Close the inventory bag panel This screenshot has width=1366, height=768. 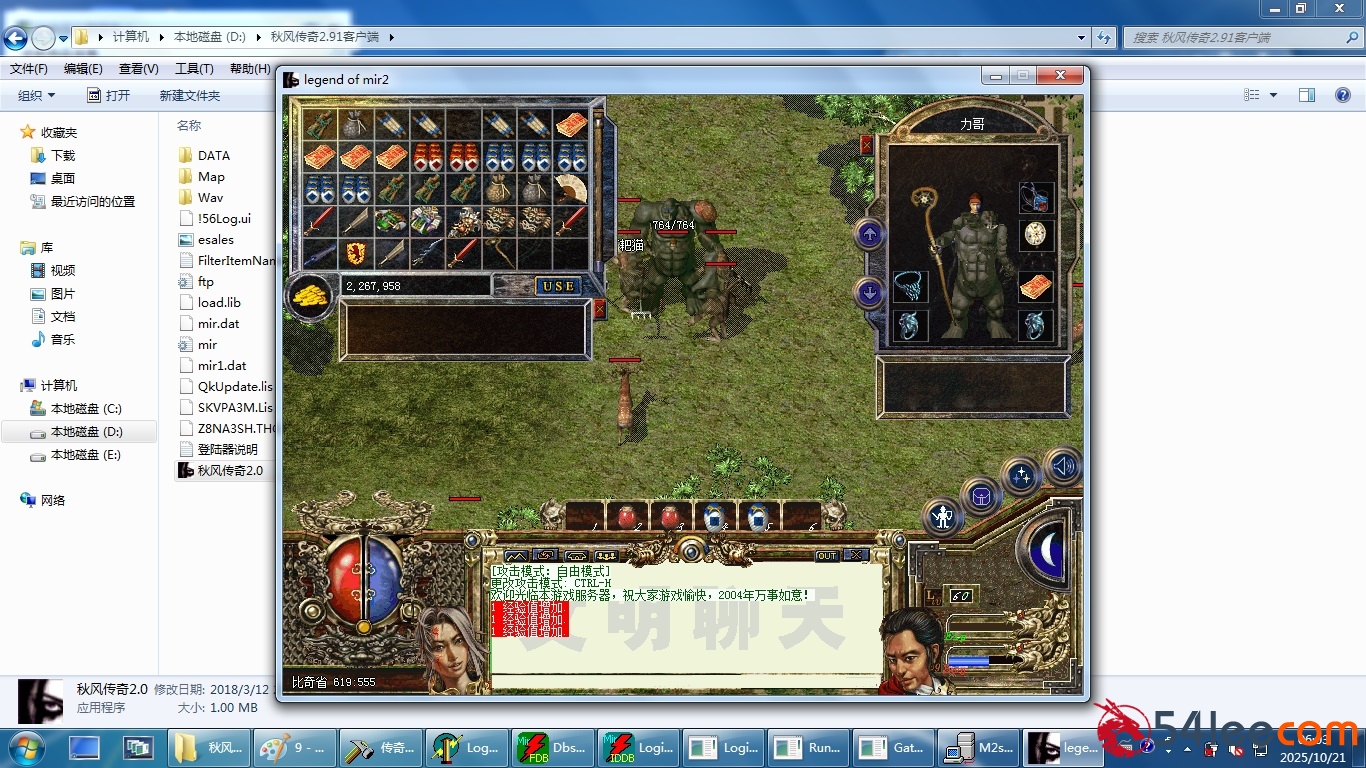(599, 309)
